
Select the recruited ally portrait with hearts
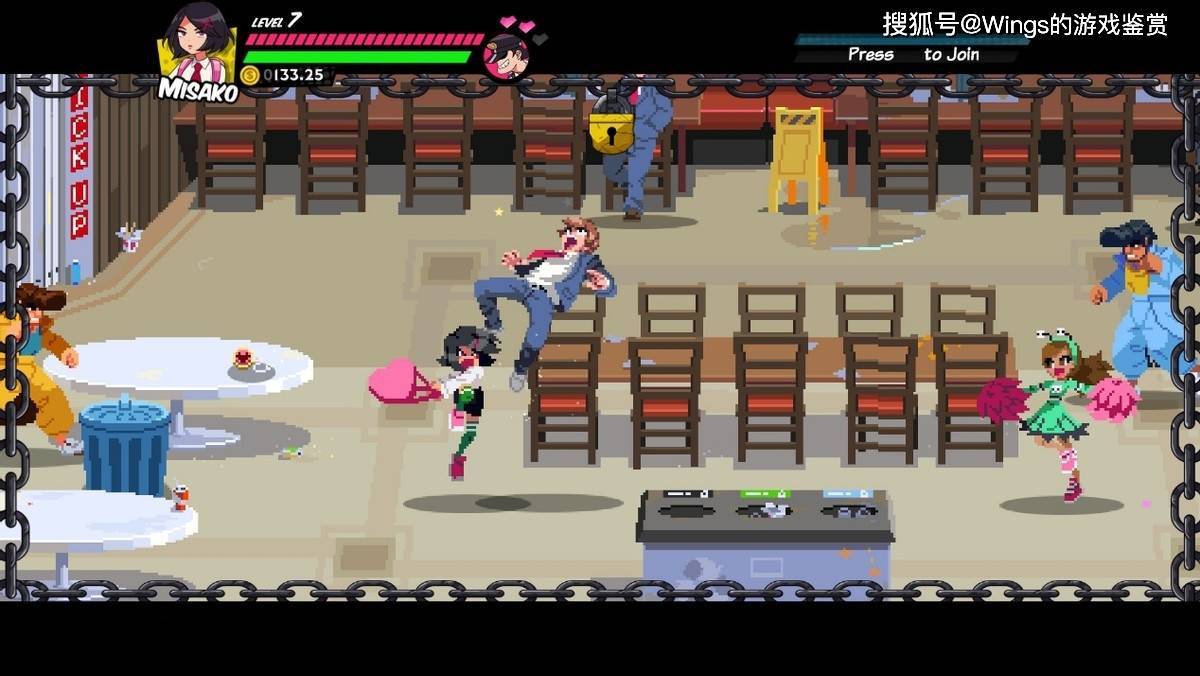click(507, 55)
